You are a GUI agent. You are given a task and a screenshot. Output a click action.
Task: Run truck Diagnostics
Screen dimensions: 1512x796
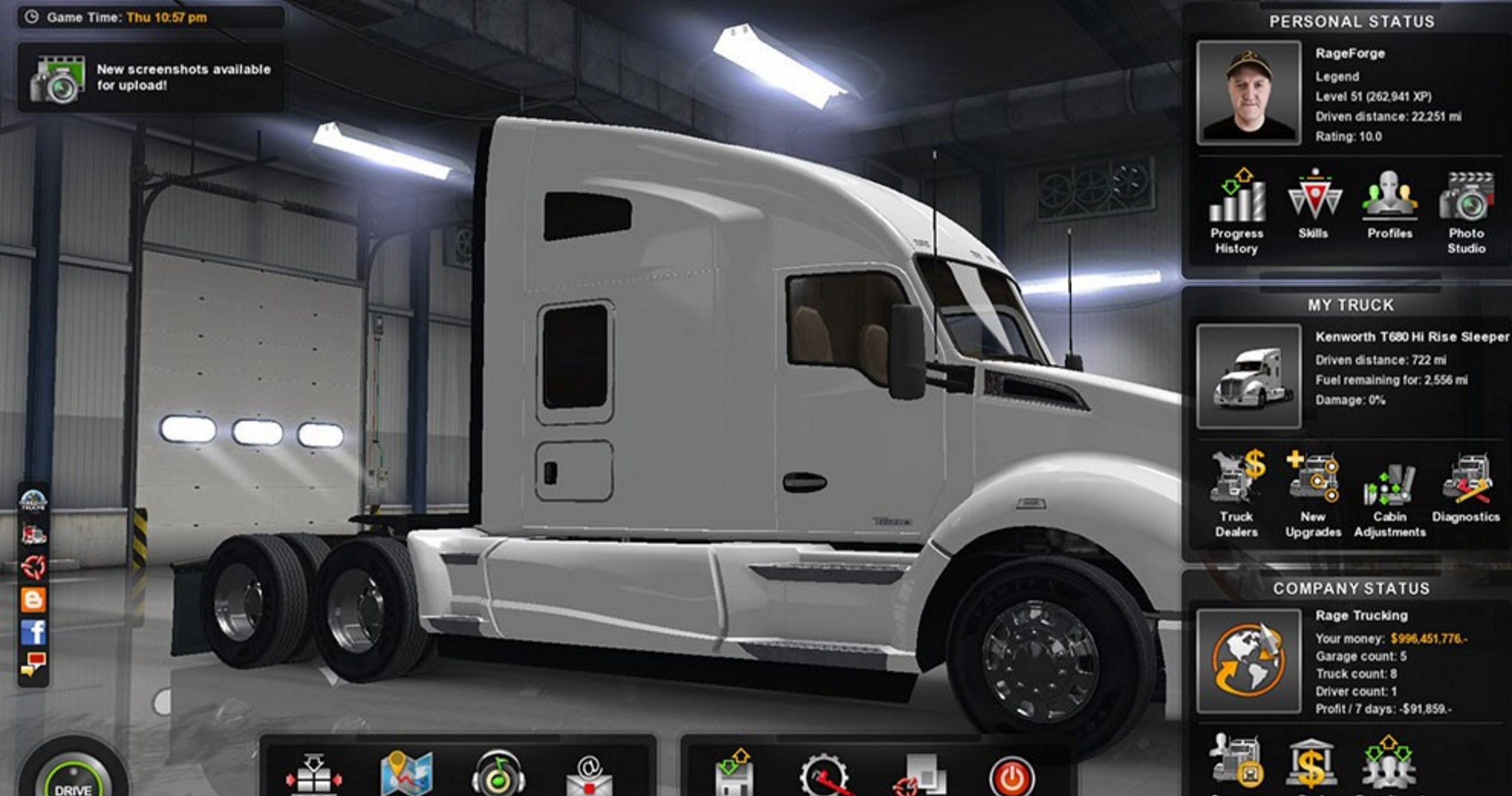point(1466,489)
